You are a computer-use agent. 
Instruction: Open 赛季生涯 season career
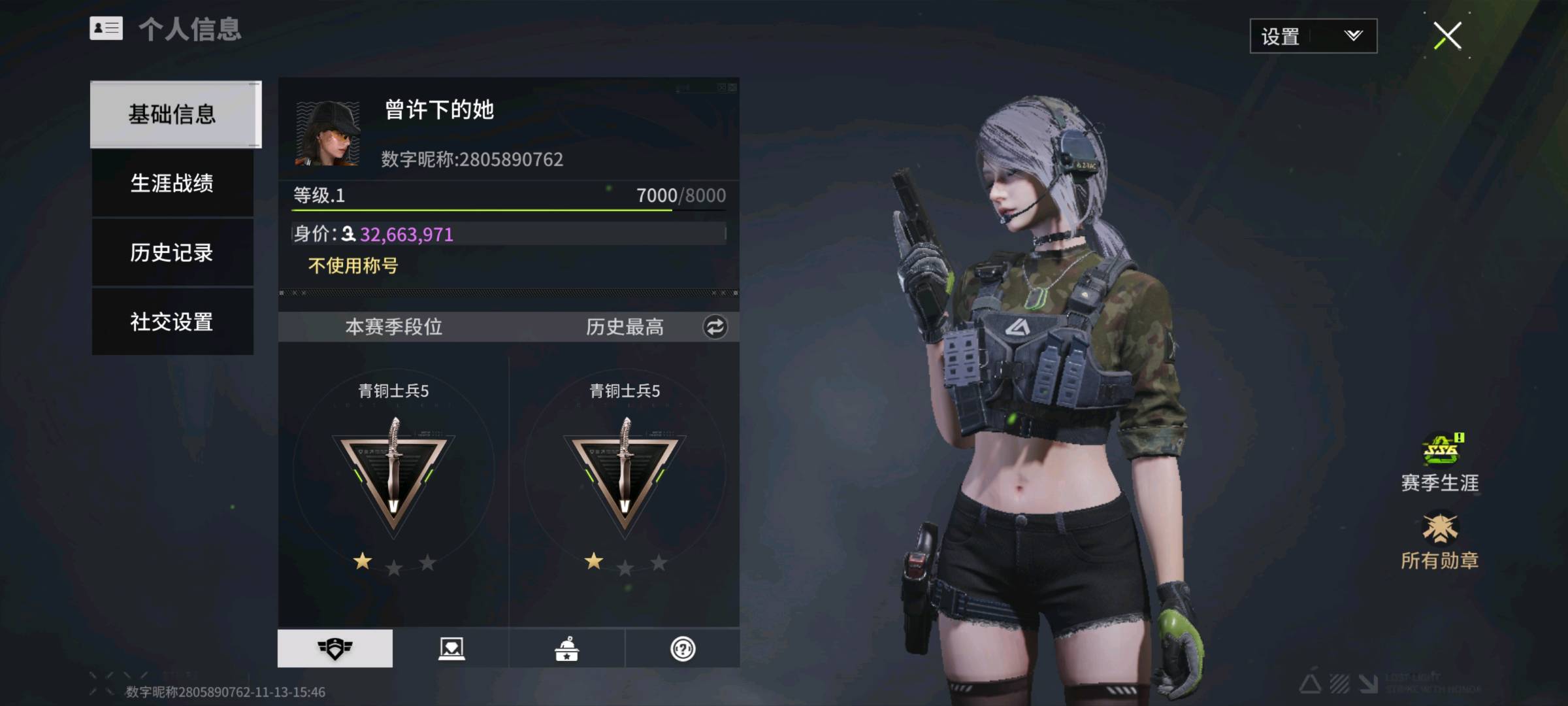[x=1440, y=463]
